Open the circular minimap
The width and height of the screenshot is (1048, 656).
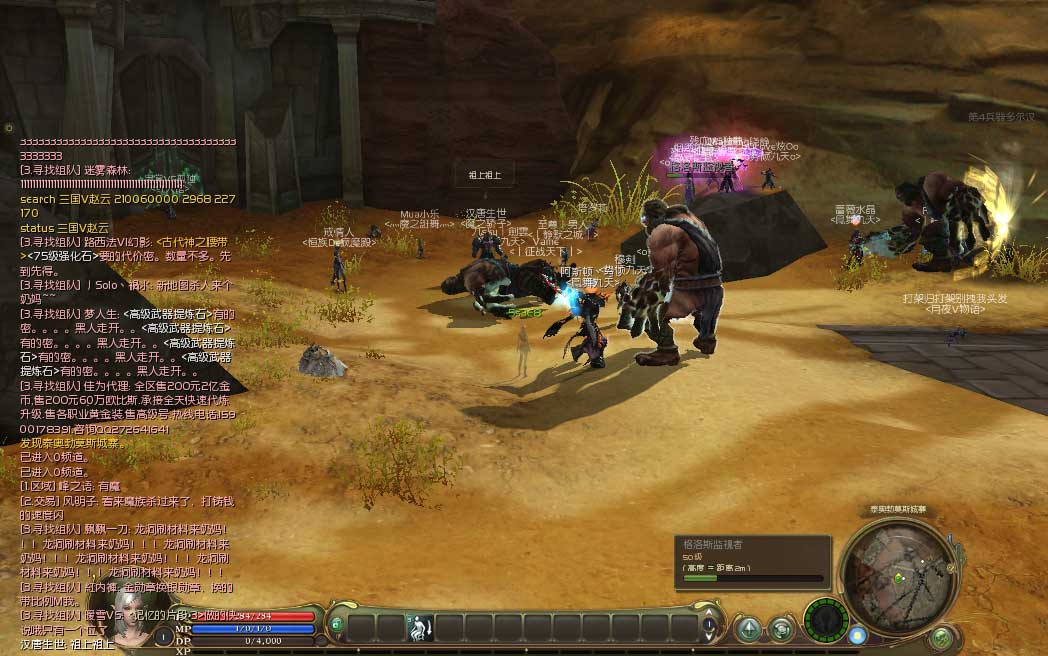coord(893,572)
